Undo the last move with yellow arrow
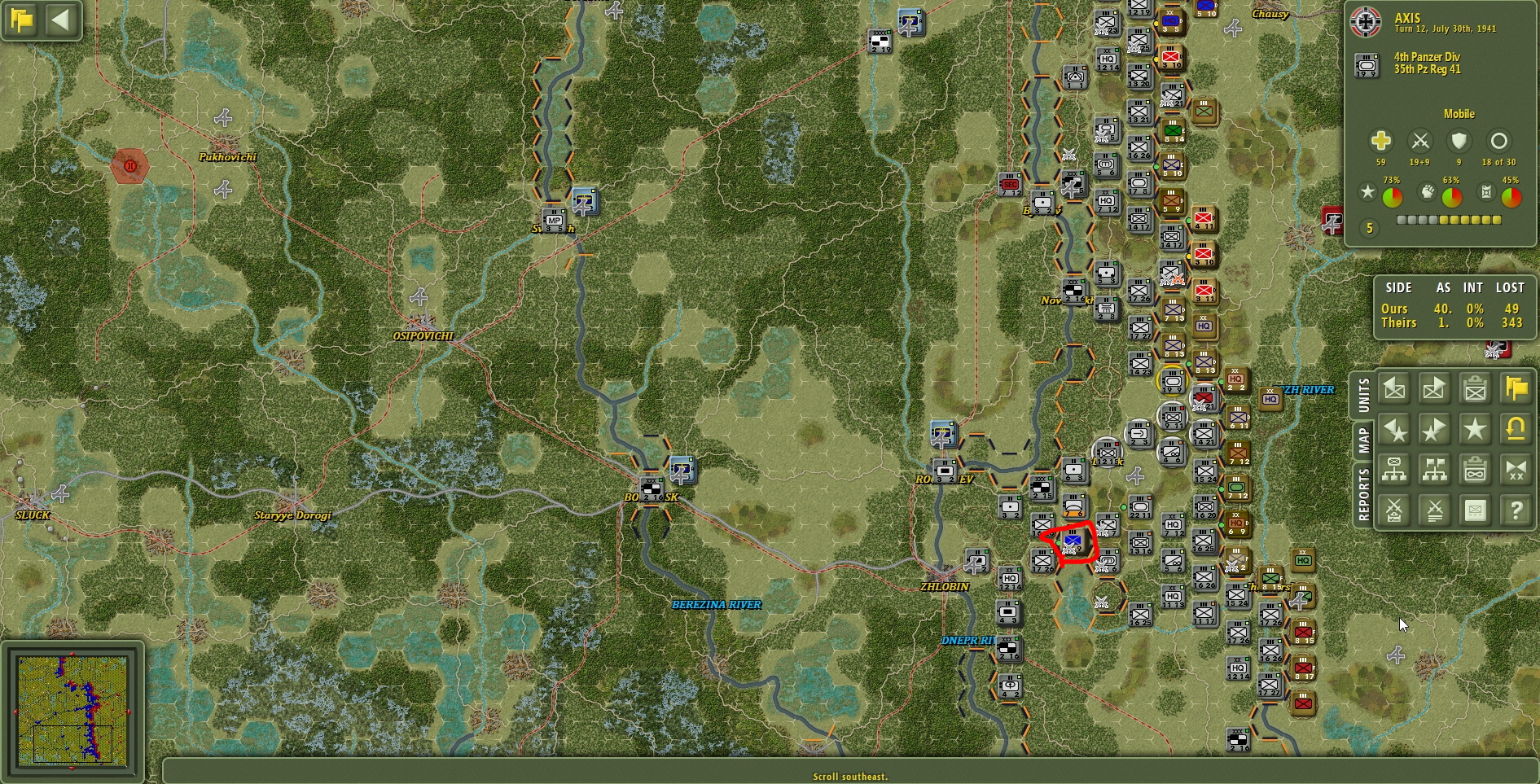Viewport: 1540px width, 784px height. (1516, 429)
